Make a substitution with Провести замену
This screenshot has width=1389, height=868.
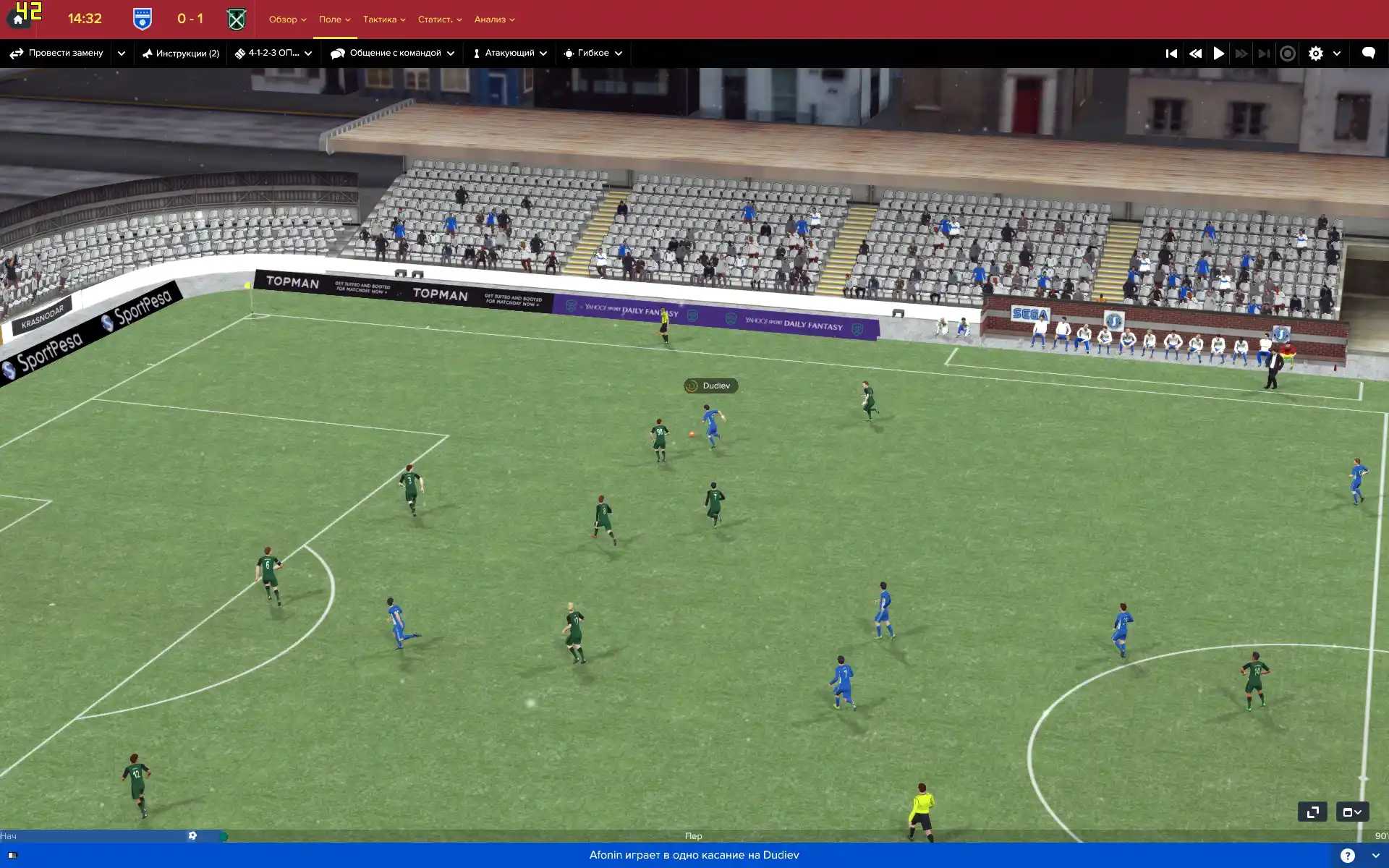(x=57, y=53)
